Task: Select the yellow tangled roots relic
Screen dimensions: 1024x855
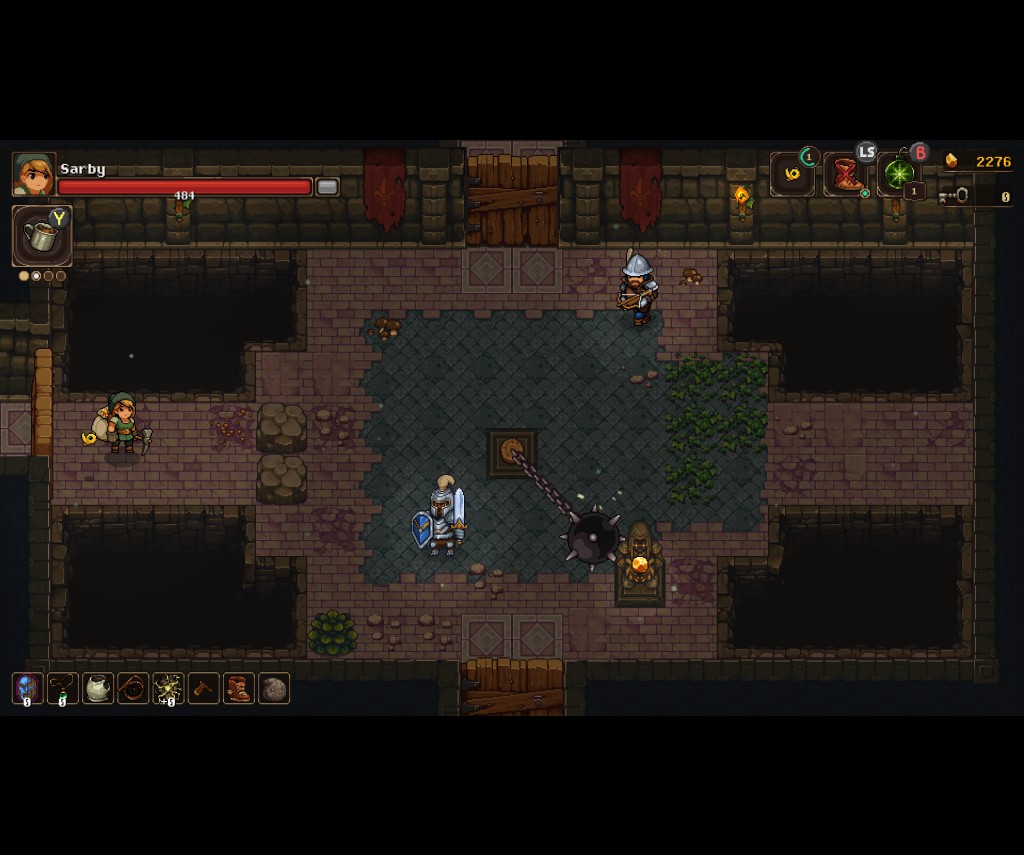Action: pyautogui.click(x=168, y=688)
